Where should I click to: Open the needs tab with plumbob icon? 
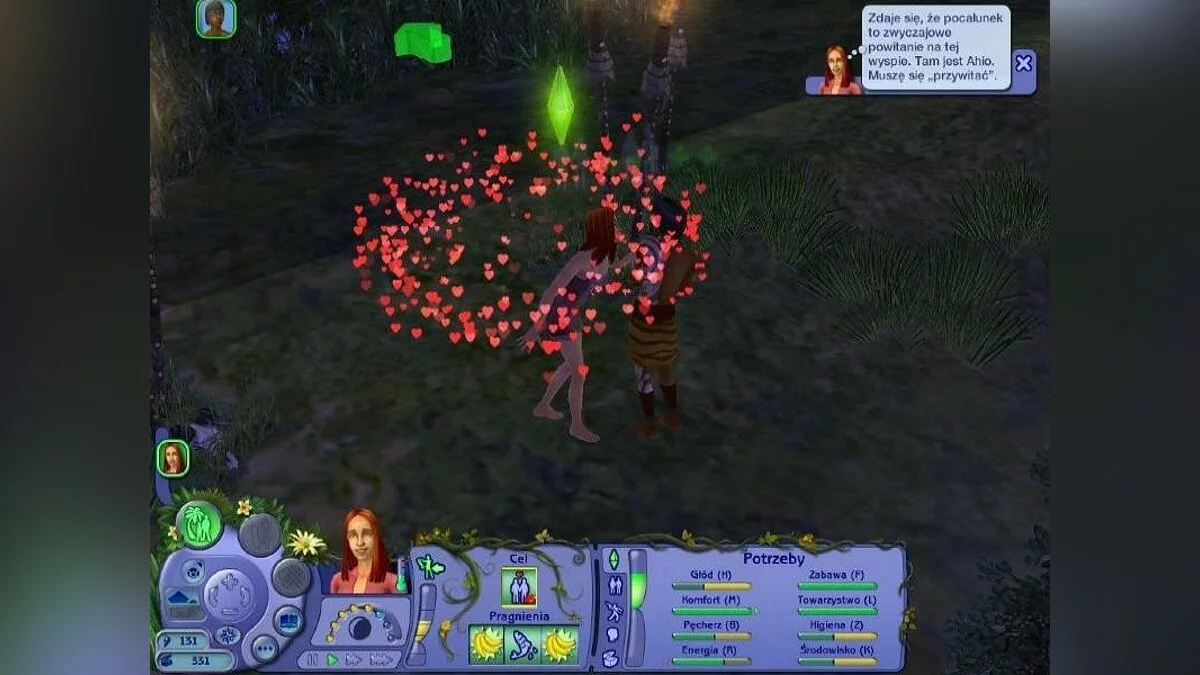[x=613, y=560]
